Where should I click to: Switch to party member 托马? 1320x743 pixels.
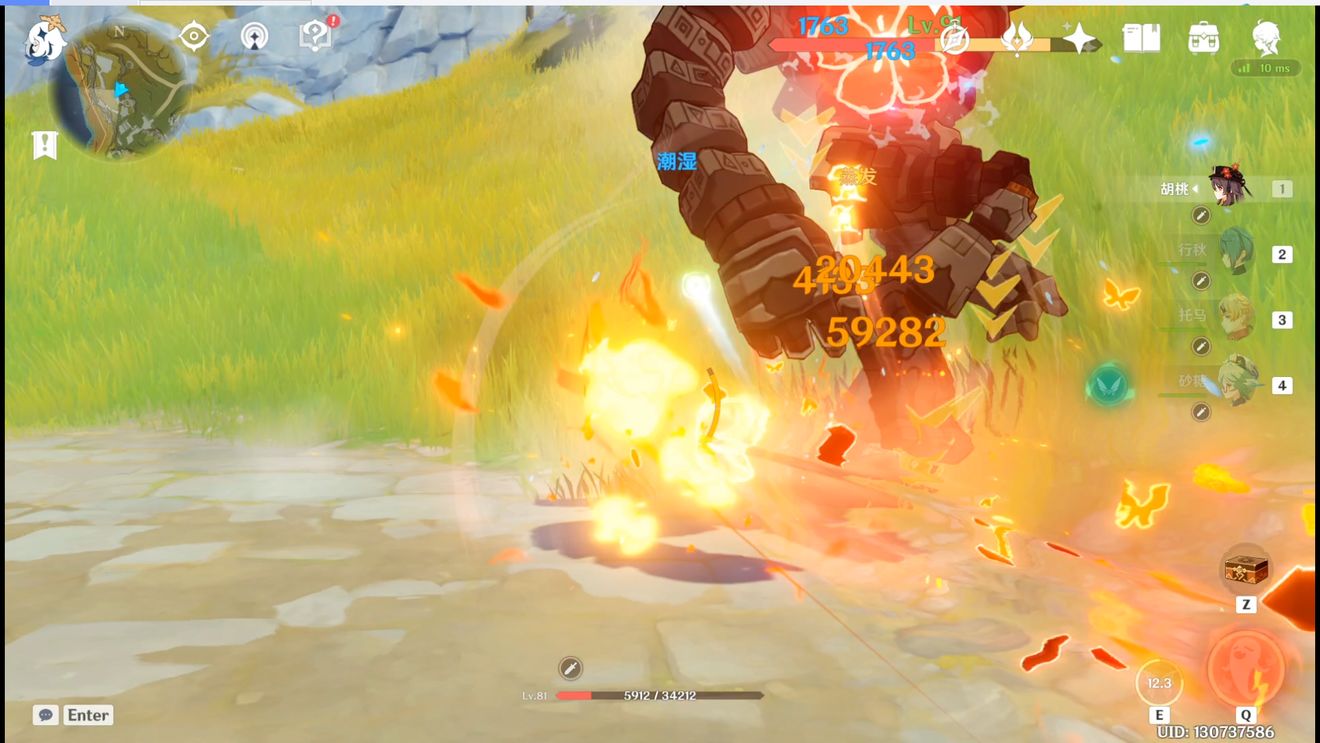[x=1237, y=318]
